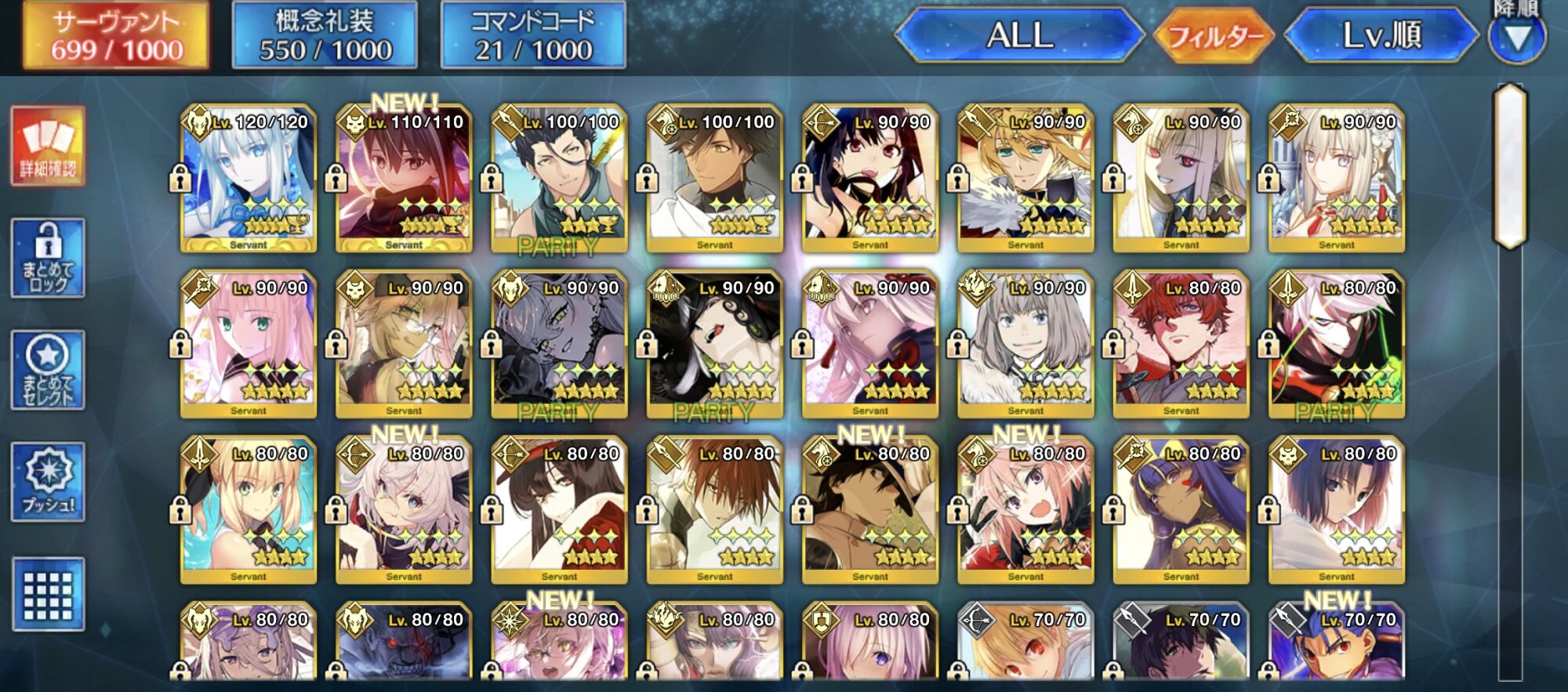Select the red-haired Lv. 80/80 Saber servant
Screen dimensions: 1568x692
click(x=1181, y=345)
